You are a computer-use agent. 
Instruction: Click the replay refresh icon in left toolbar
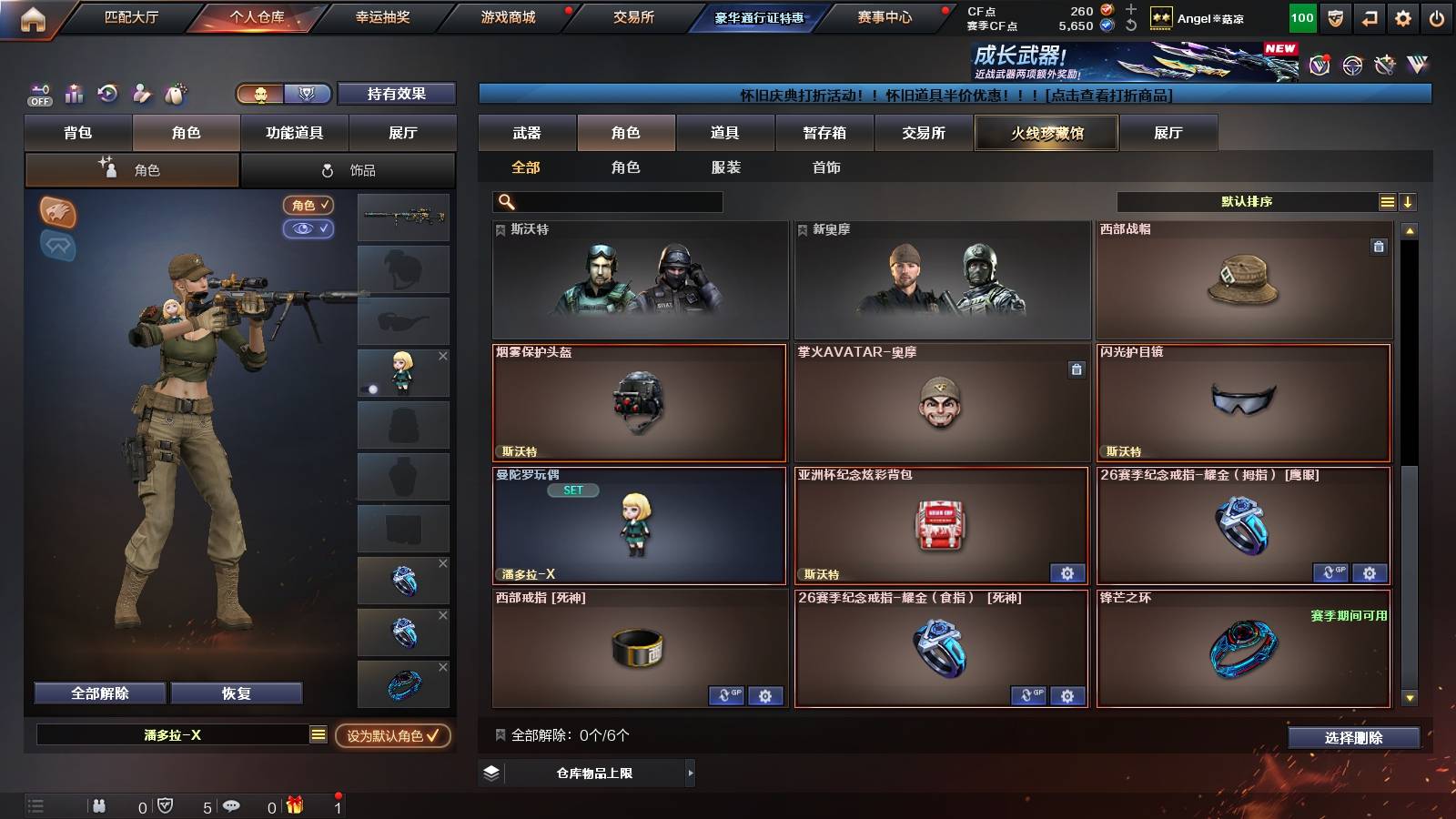(107, 94)
